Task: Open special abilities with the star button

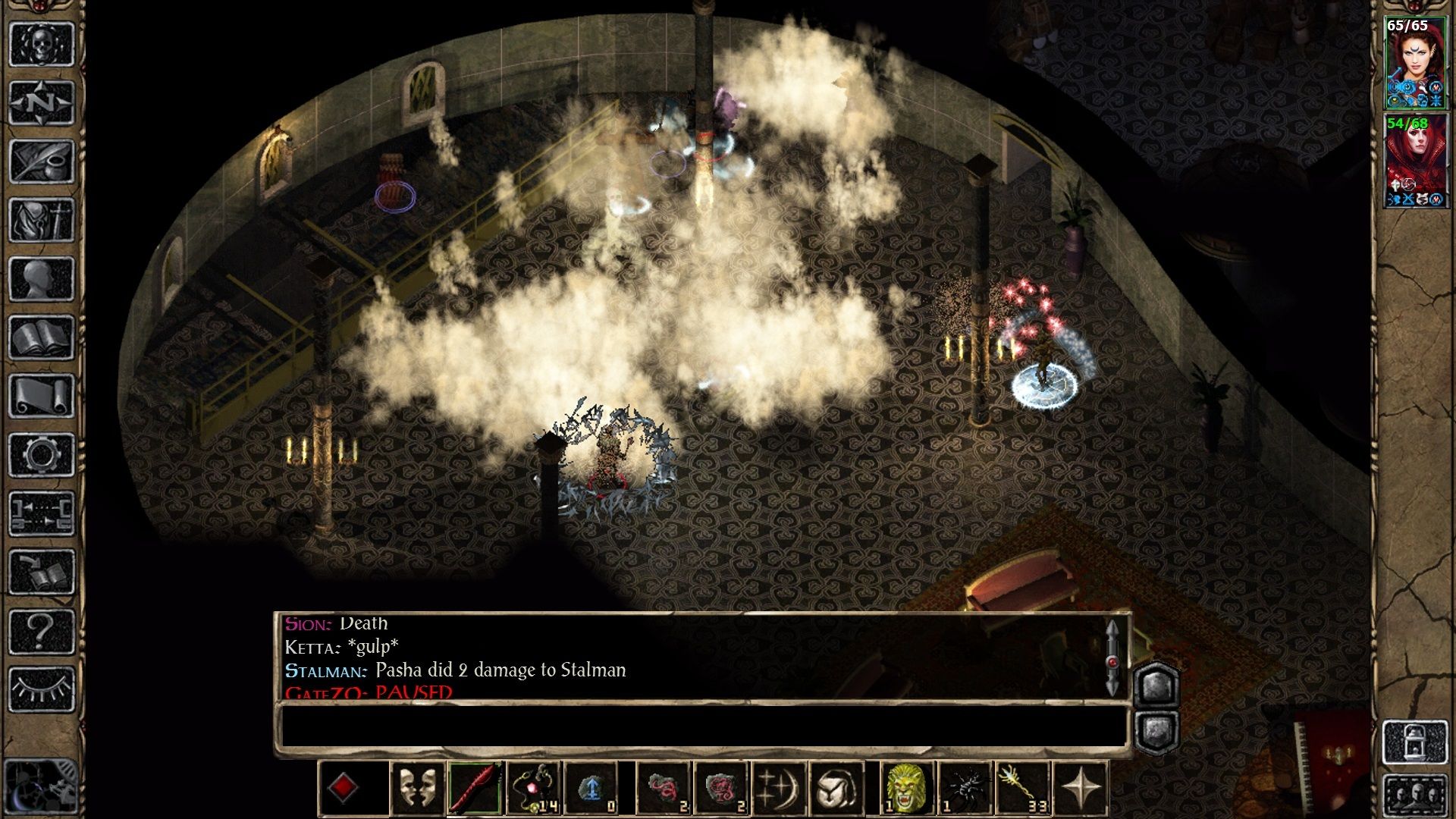Action: click(x=1081, y=789)
